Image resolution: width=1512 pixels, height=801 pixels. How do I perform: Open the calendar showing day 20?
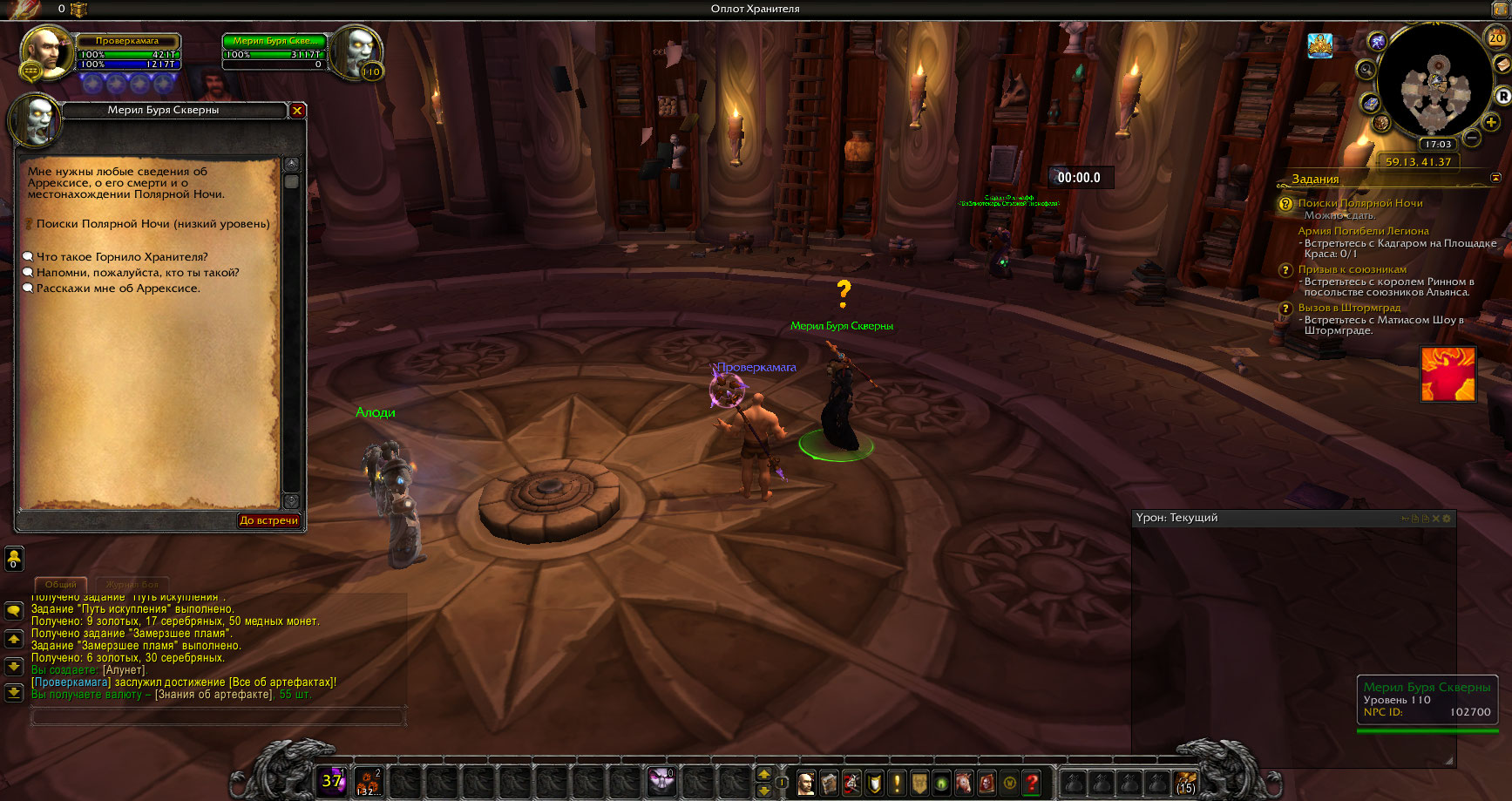click(x=1495, y=37)
